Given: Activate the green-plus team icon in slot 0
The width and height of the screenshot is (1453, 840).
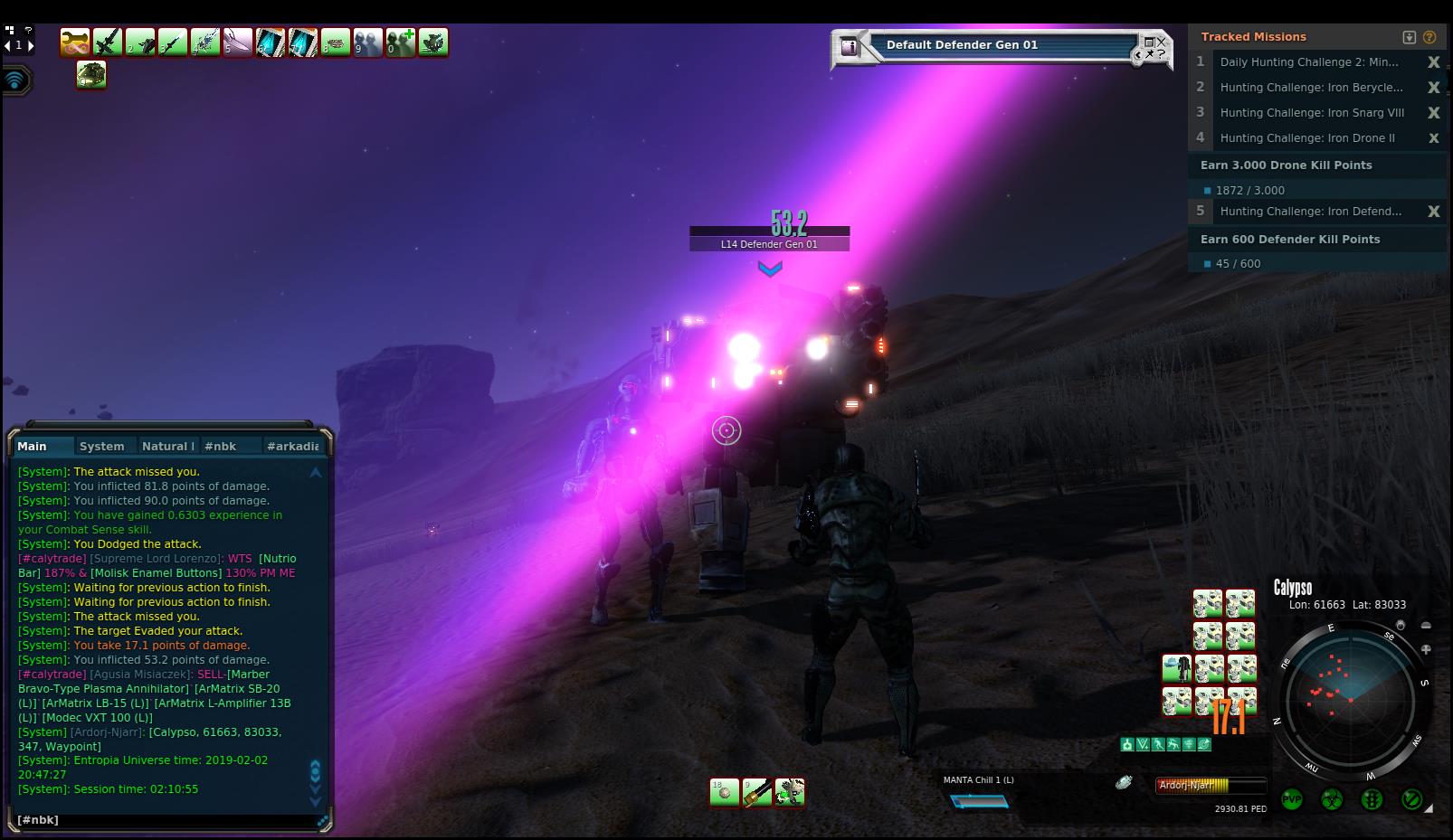Looking at the screenshot, I should pos(401,42).
